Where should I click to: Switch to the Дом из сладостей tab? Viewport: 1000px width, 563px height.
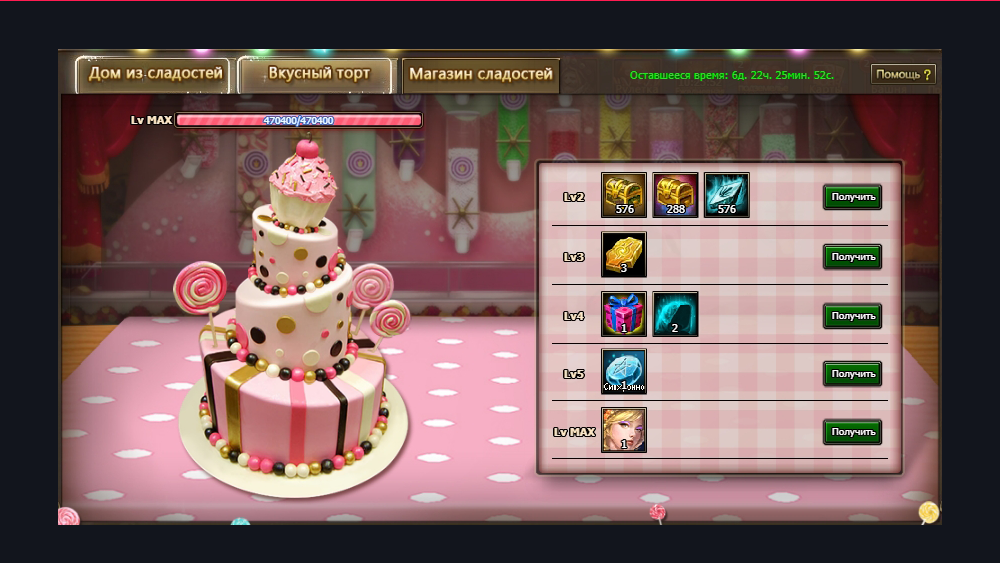click(x=153, y=75)
